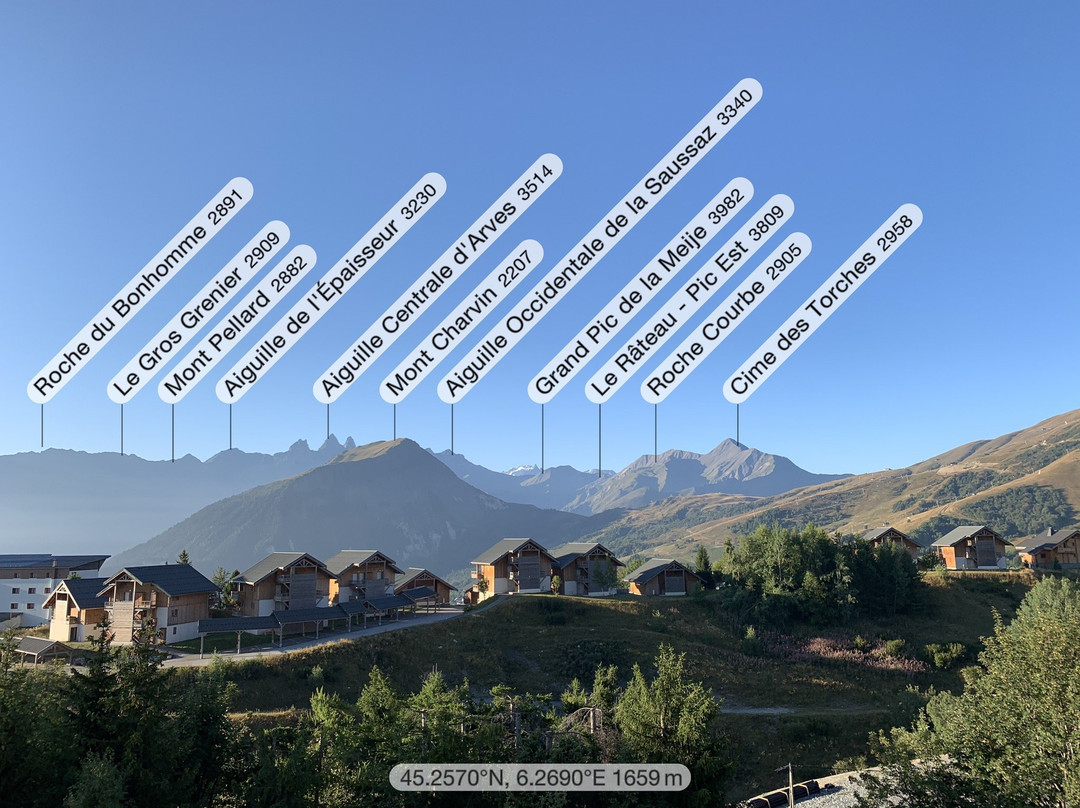This screenshot has height=808, width=1080.
Task: Tap the Roche Courbe peak label
Action: click(726, 318)
